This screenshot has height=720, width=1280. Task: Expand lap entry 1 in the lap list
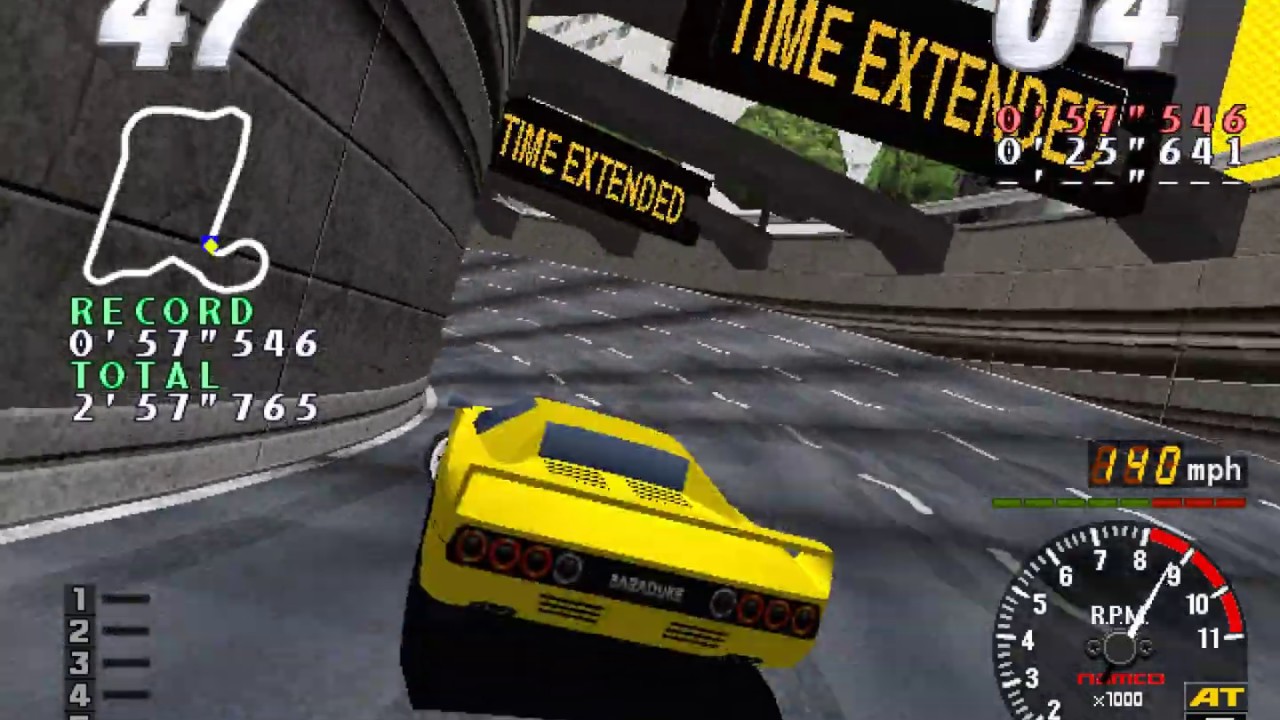[78, 597]
